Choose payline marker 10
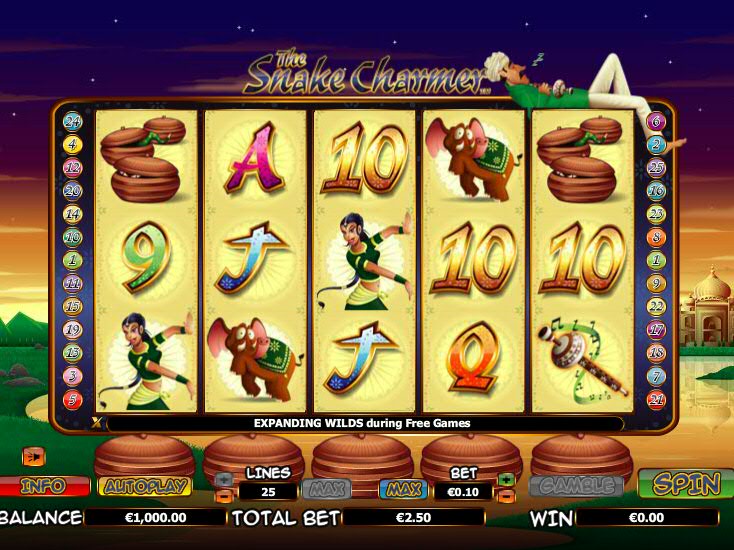734x550 pixels. [x=72, y=238]
